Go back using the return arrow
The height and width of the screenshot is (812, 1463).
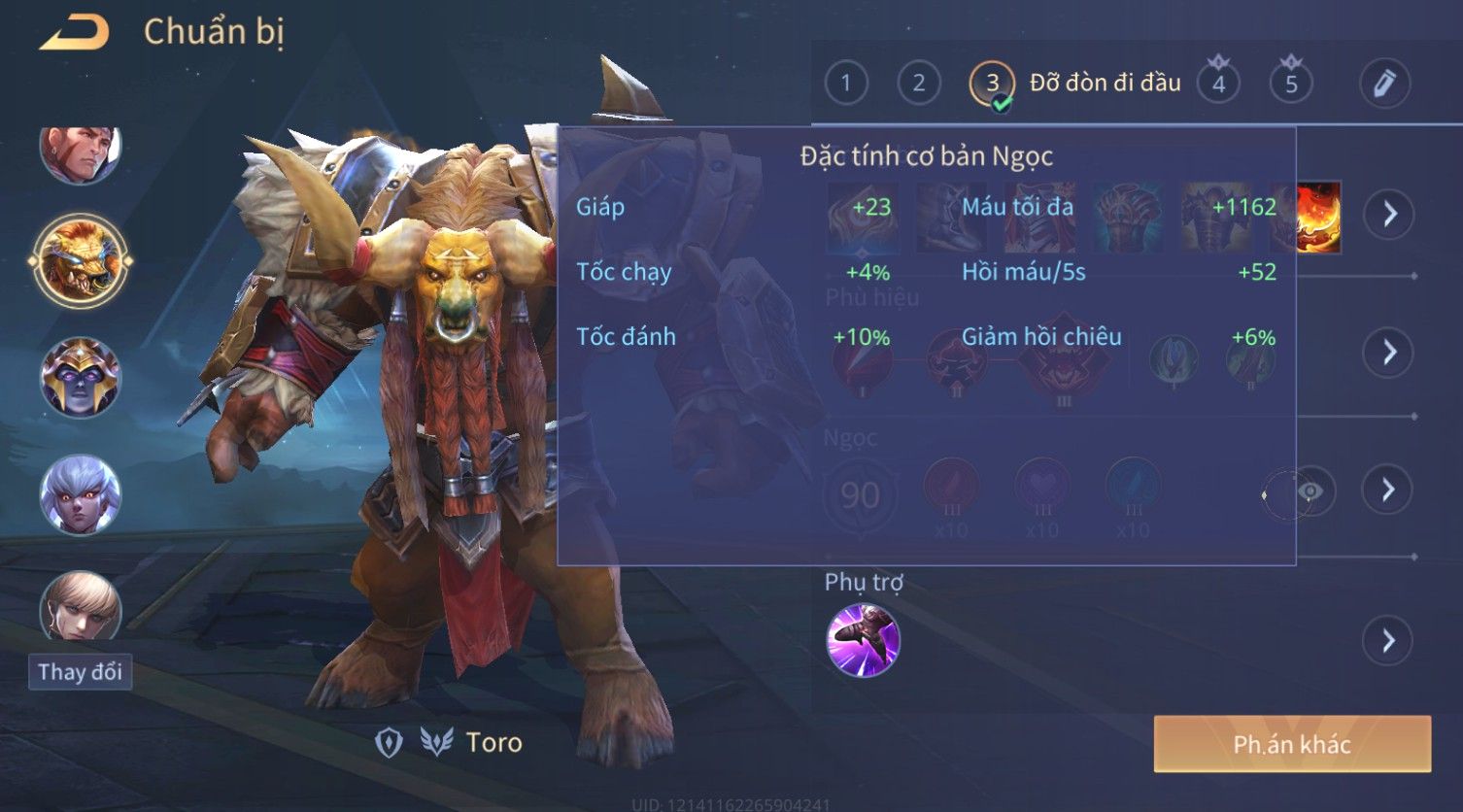click(x=74, y=33)
